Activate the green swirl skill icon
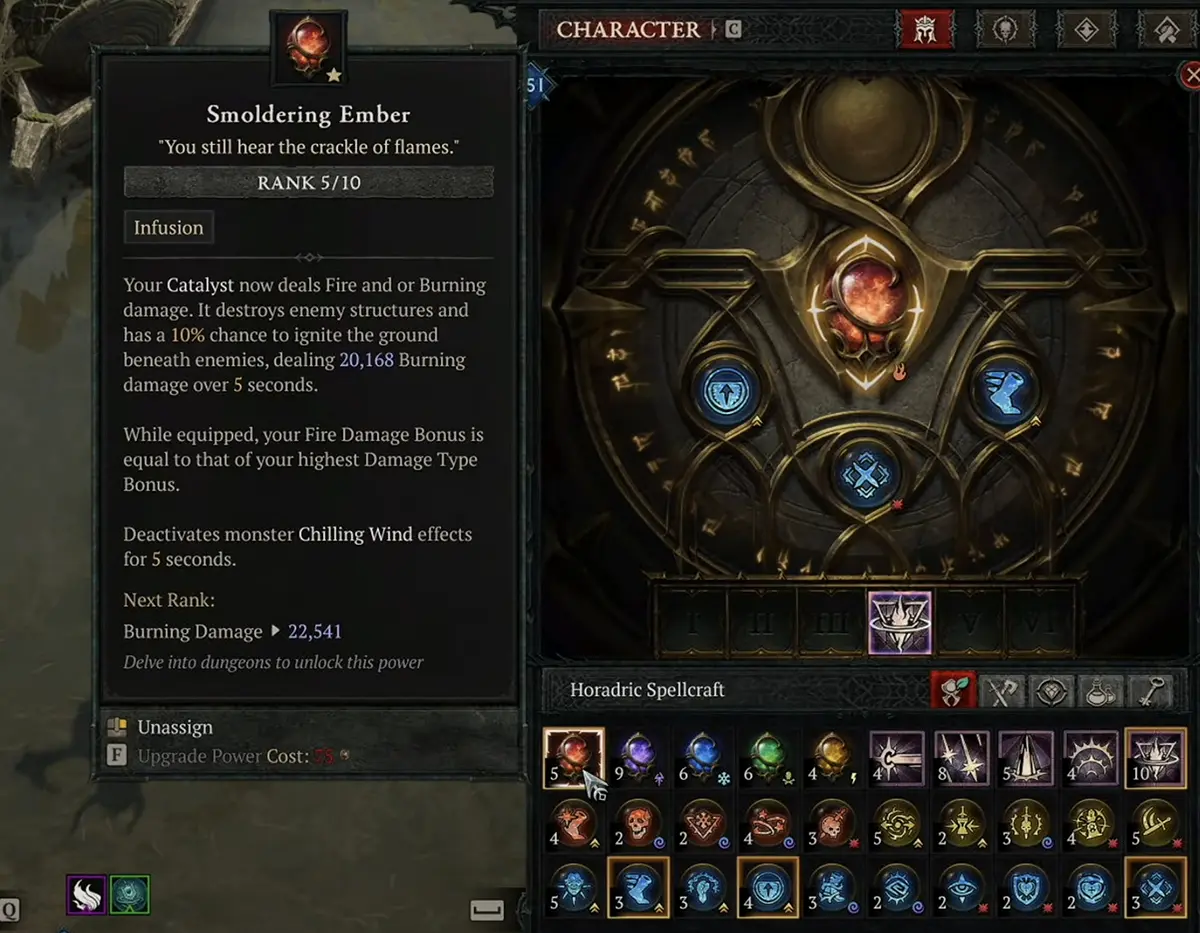The height and width of the screenshot is (933, 1200). pyautogui.click(x=129, y=893)
